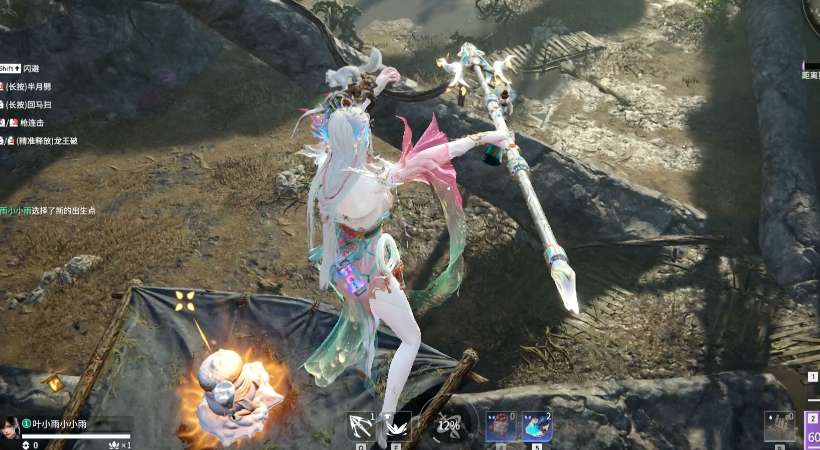Open the player portrait of 叶小雨小小雨
The image size is (820, 450).
pyautogui.click(x=10, y=430)
